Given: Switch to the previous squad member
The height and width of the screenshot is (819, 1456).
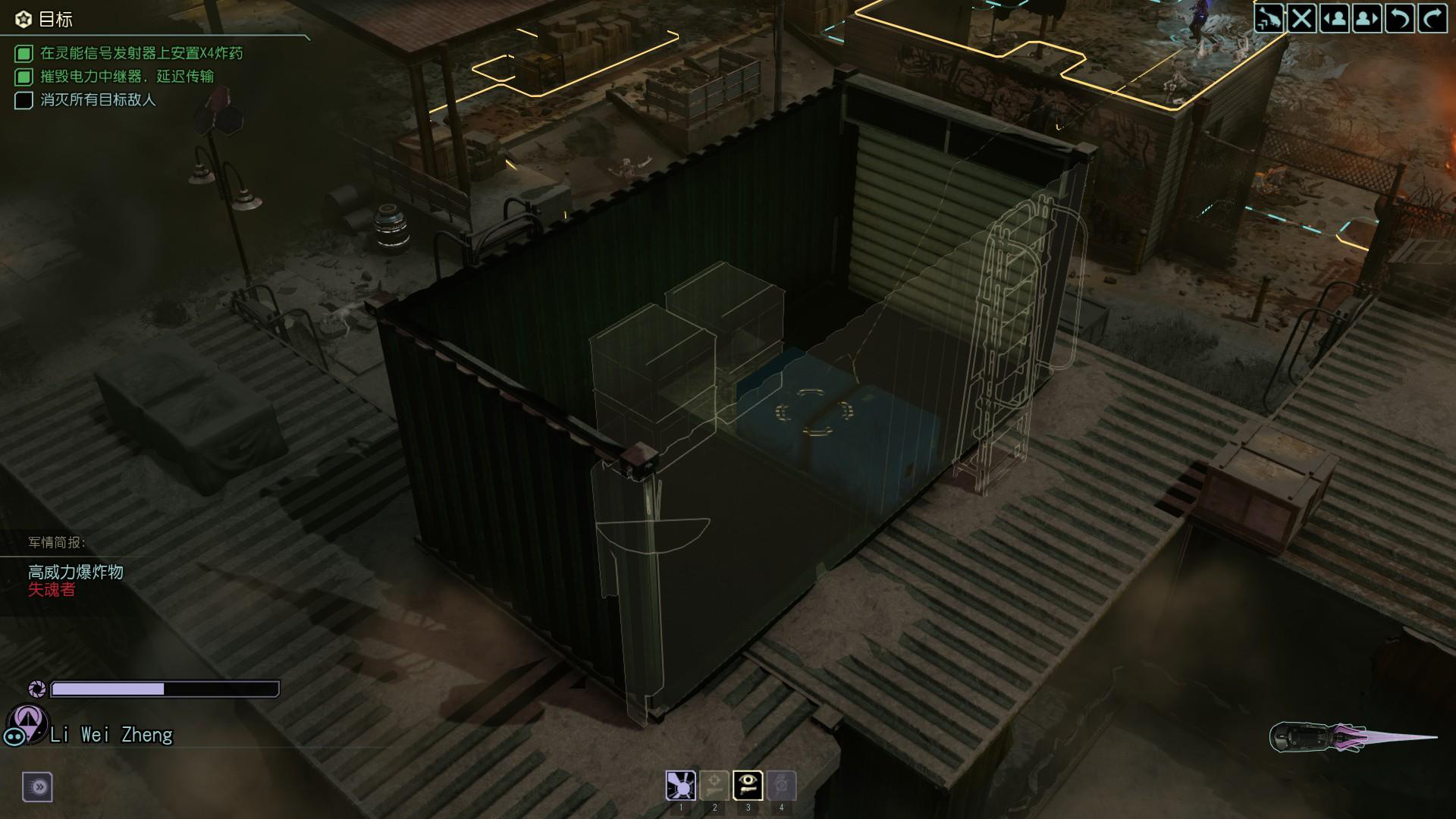Looking at the screenshot, I should (x=1336, y=18).
